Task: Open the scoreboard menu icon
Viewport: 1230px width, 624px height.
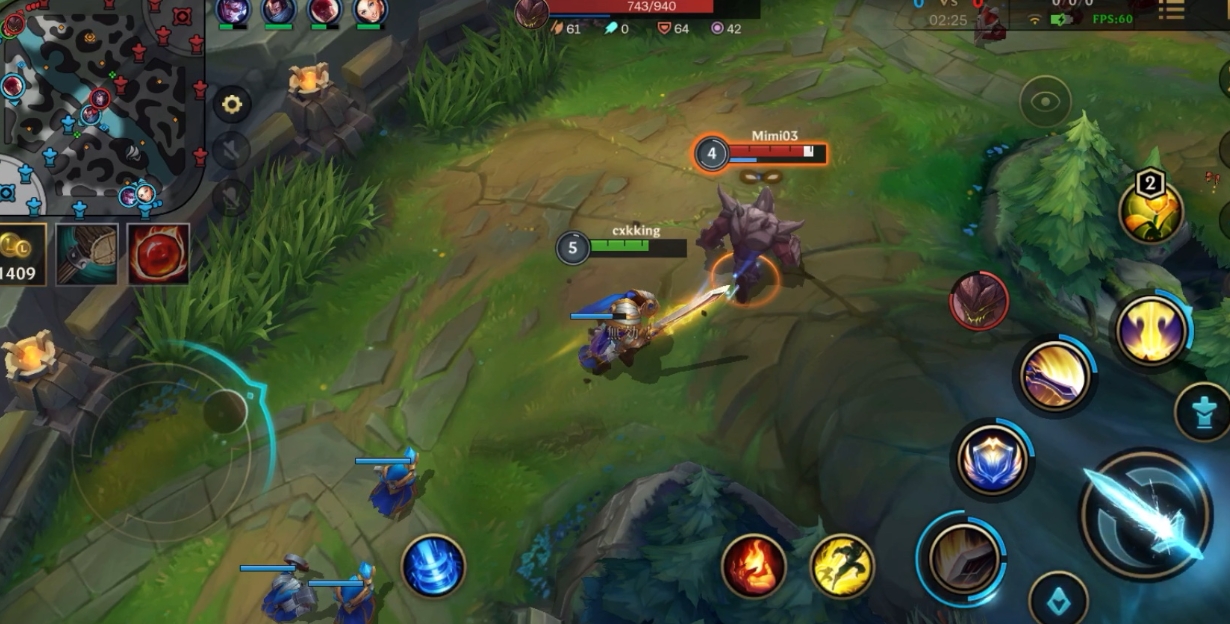Action: point(1171,10)
